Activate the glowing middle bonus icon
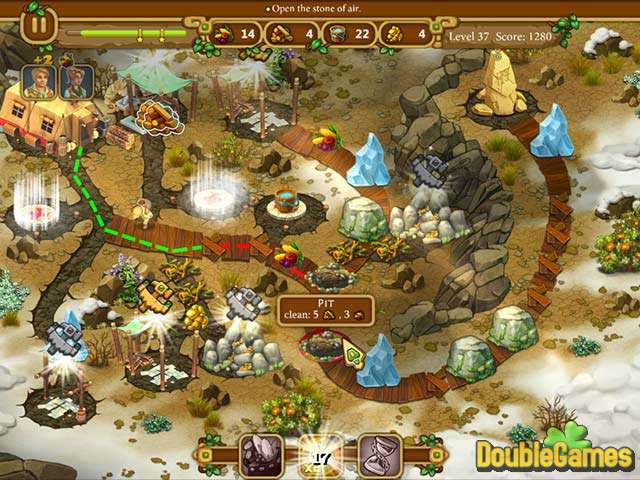 [320, 453]
